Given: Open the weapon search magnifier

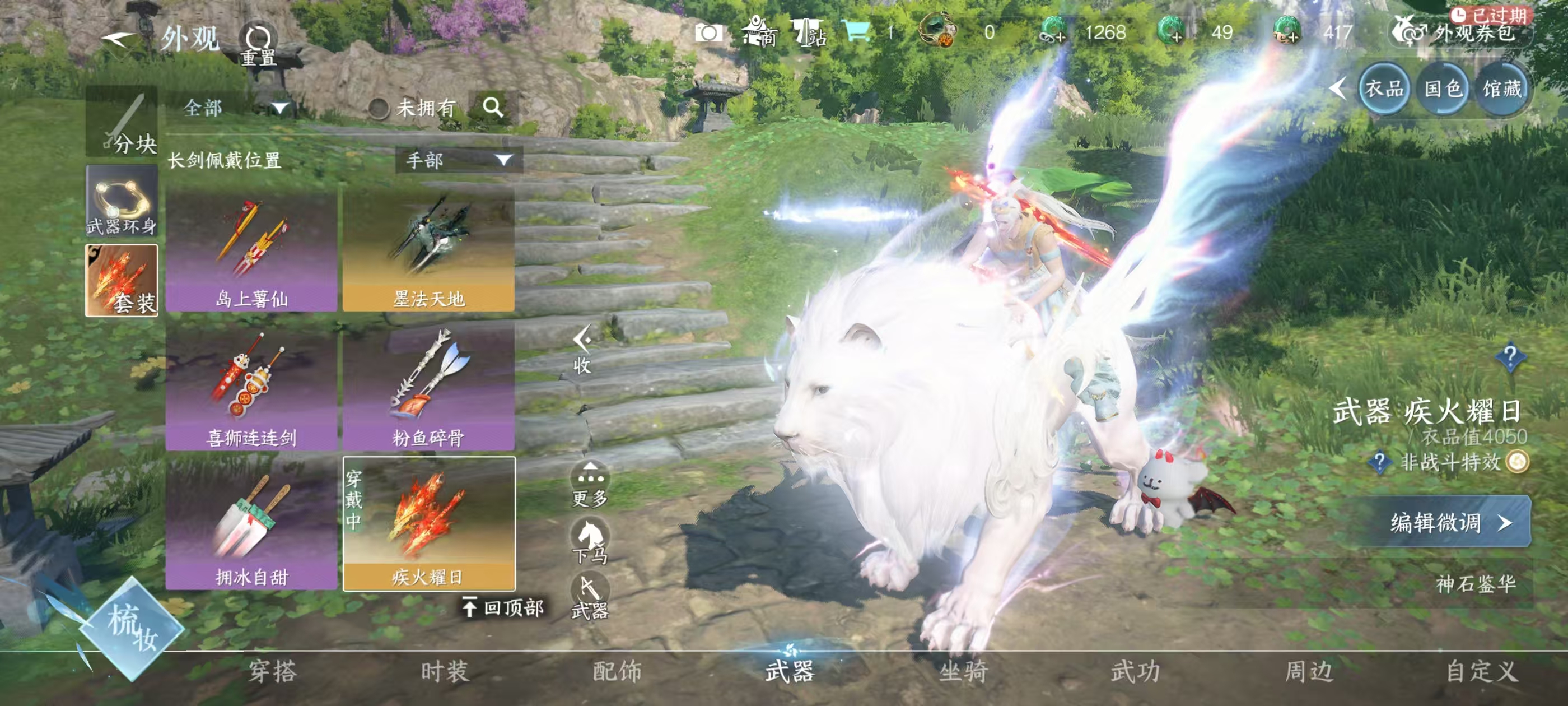Looking at the screenshot, I should (493, 108).
